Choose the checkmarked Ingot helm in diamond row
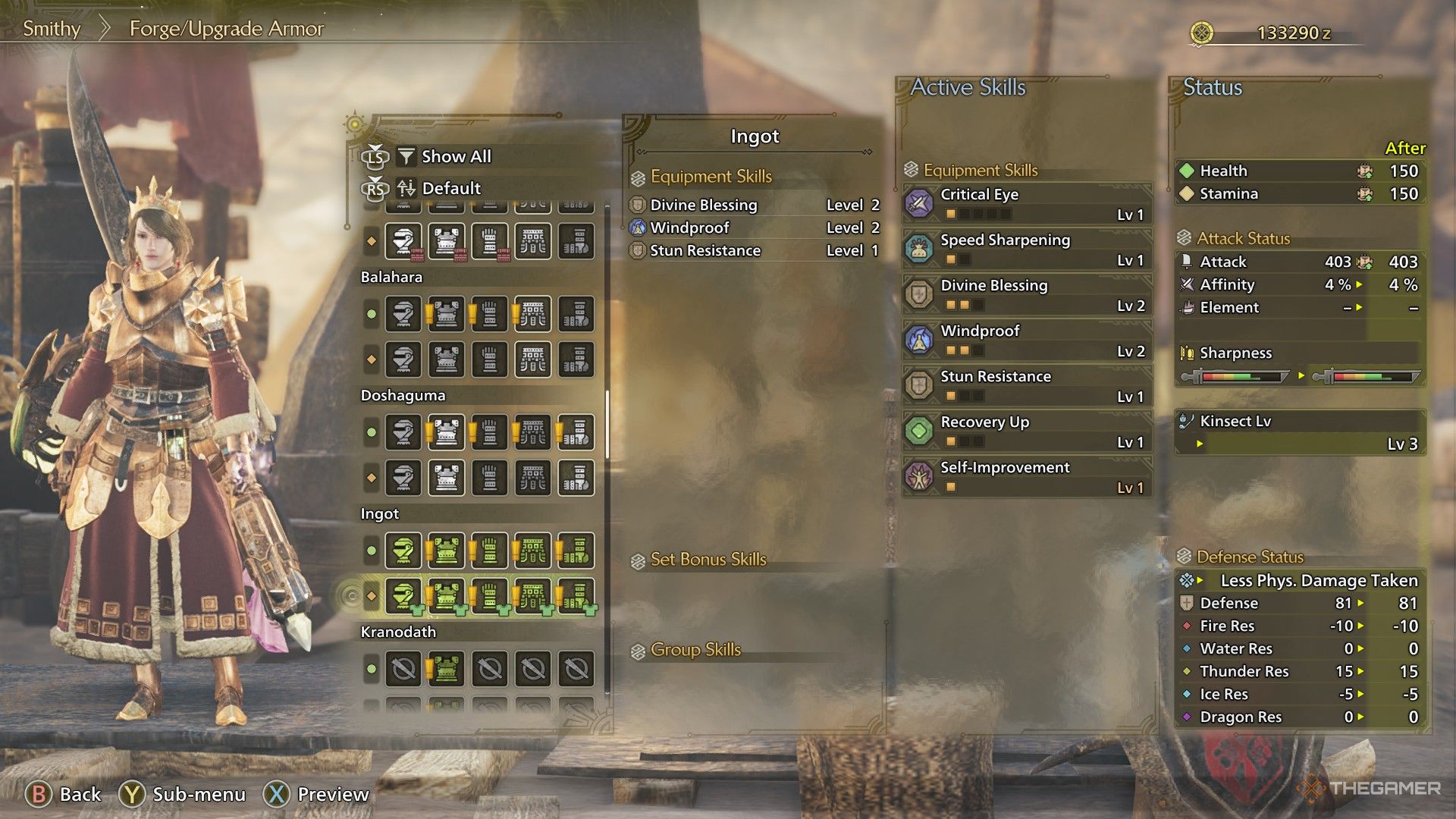Viewport: 1456px width, 819px height. click(x=403, y=596)
